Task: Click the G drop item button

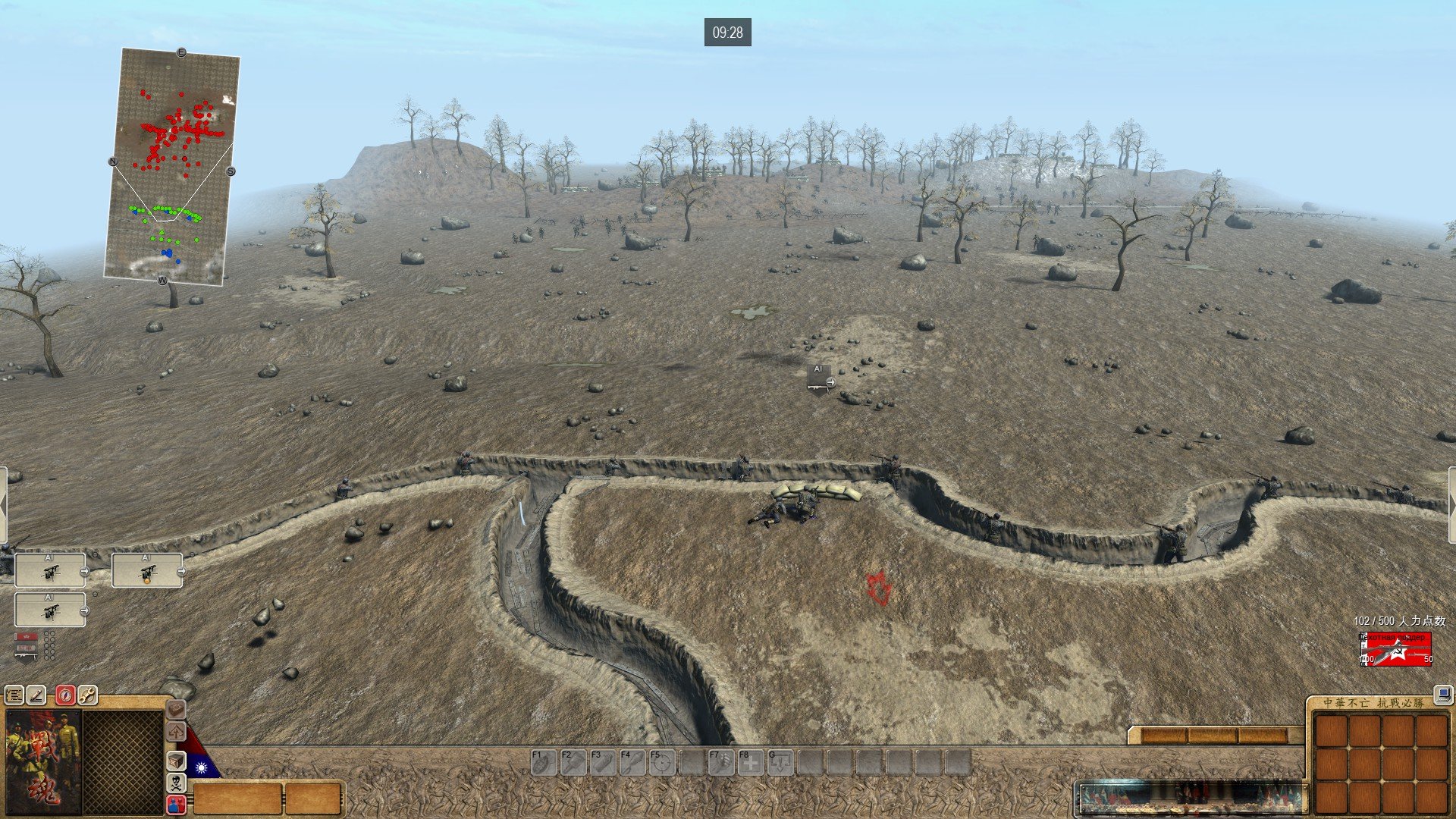Action: pos(780,762)
